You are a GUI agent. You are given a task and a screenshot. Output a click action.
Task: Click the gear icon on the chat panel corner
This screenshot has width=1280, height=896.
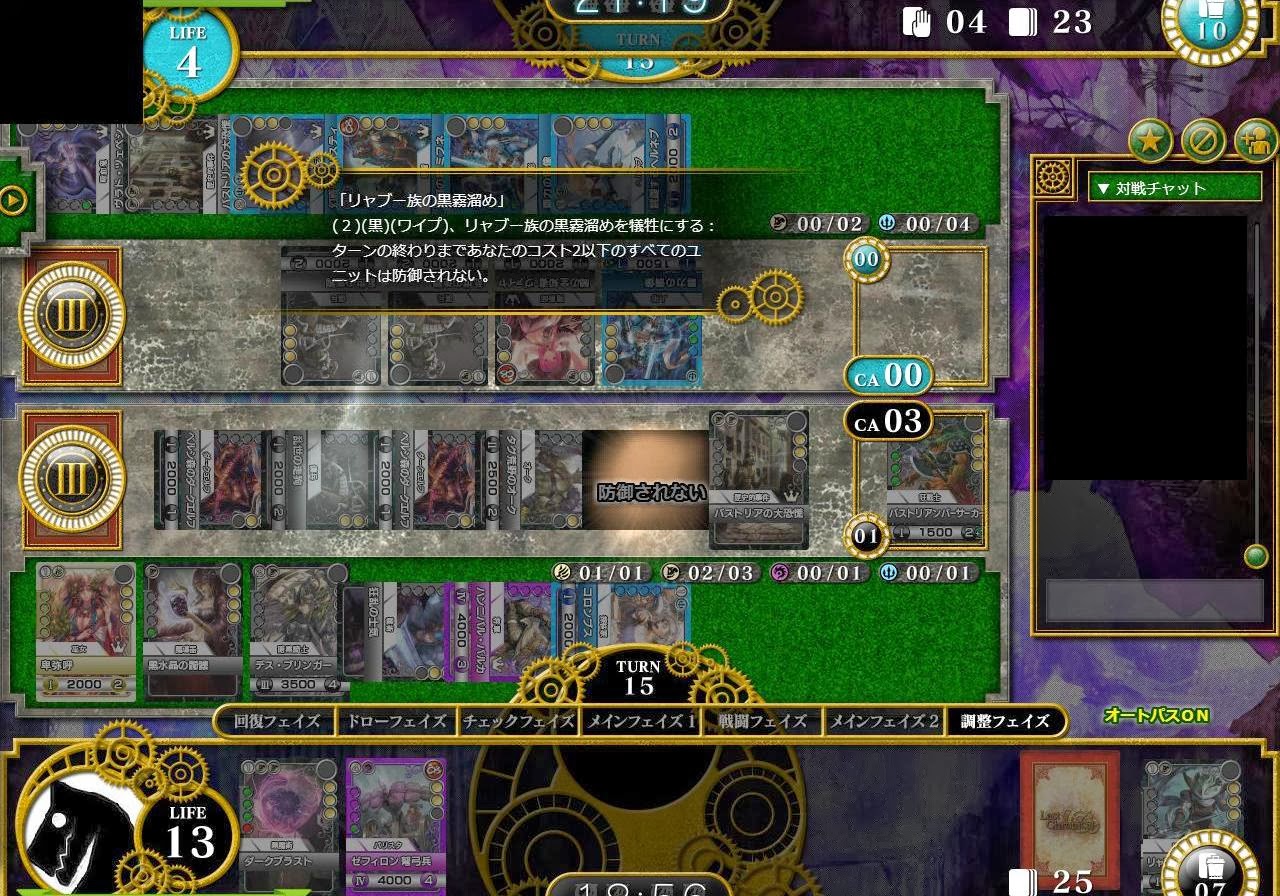pos(1052,175)
